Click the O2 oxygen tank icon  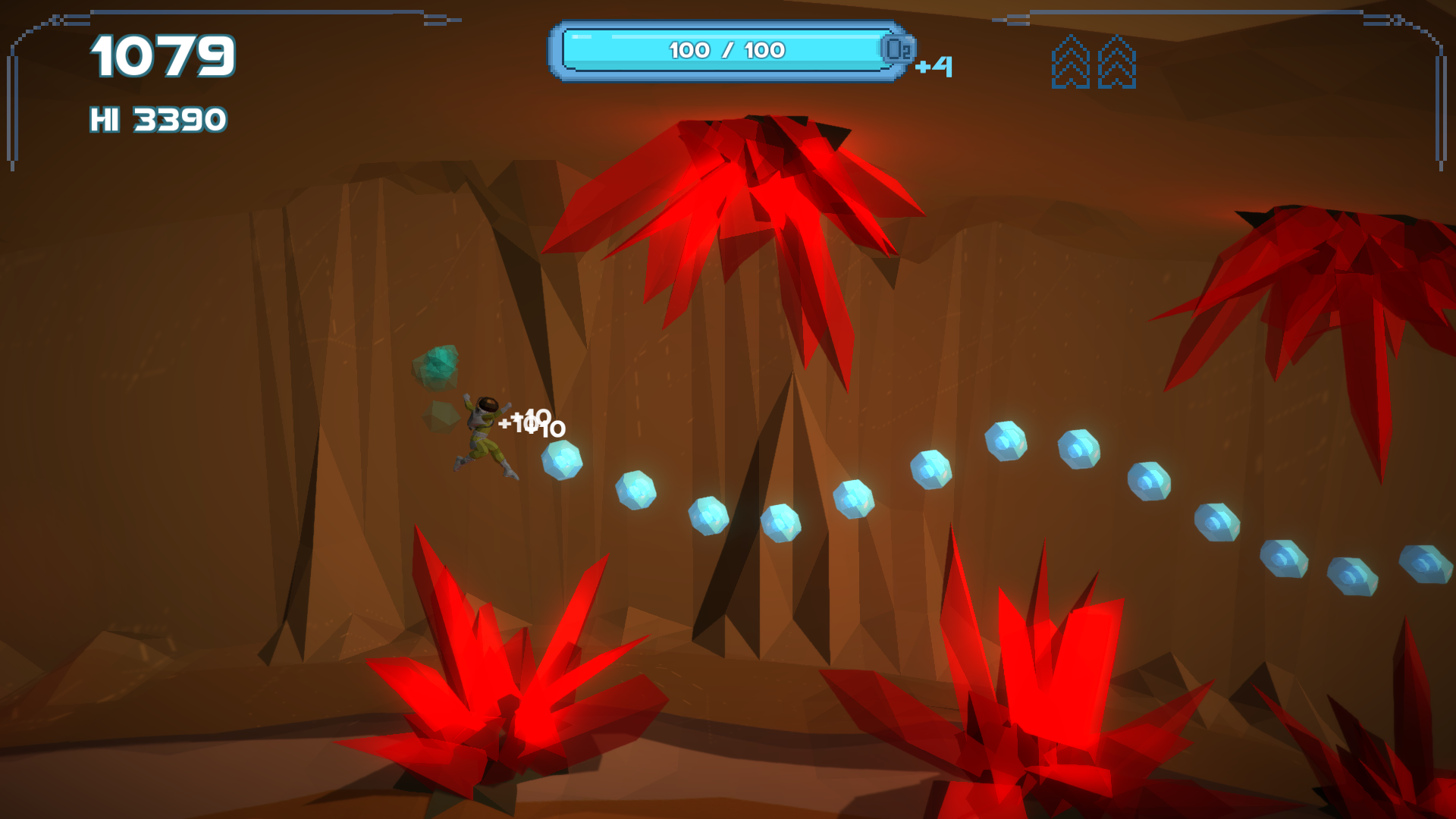[898, 50]
